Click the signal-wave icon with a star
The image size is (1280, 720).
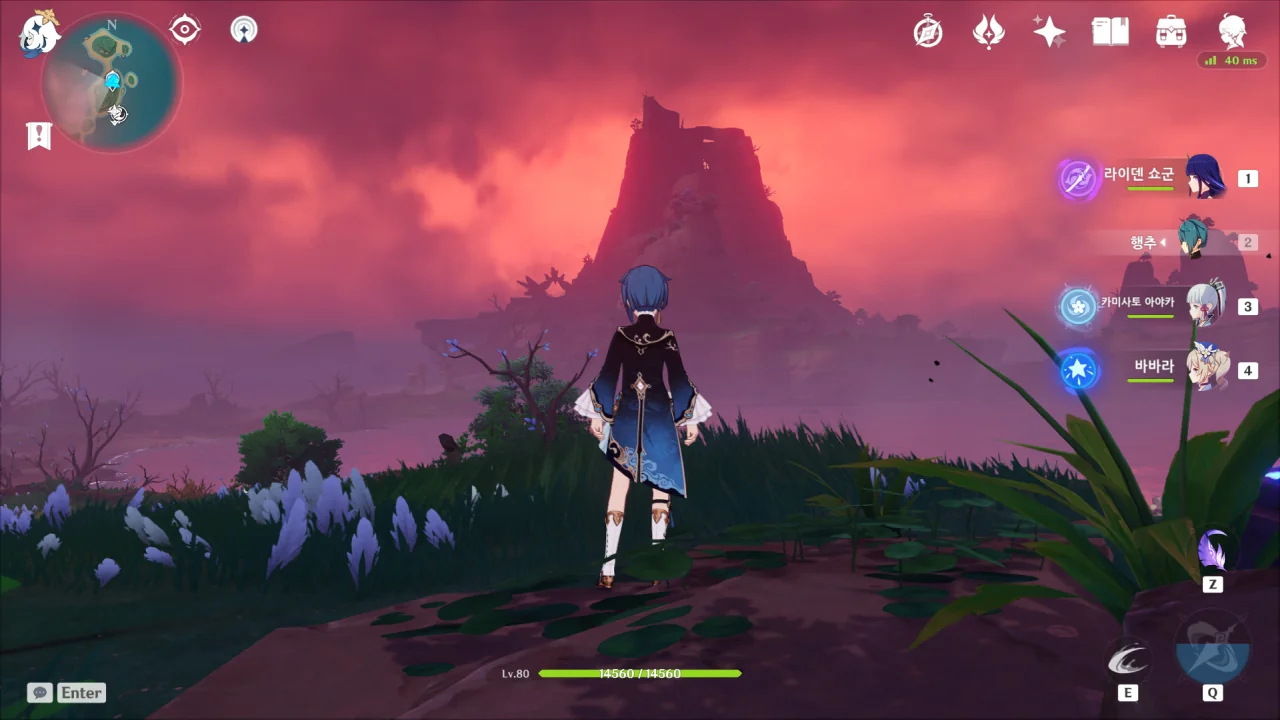tap(243, 30)
